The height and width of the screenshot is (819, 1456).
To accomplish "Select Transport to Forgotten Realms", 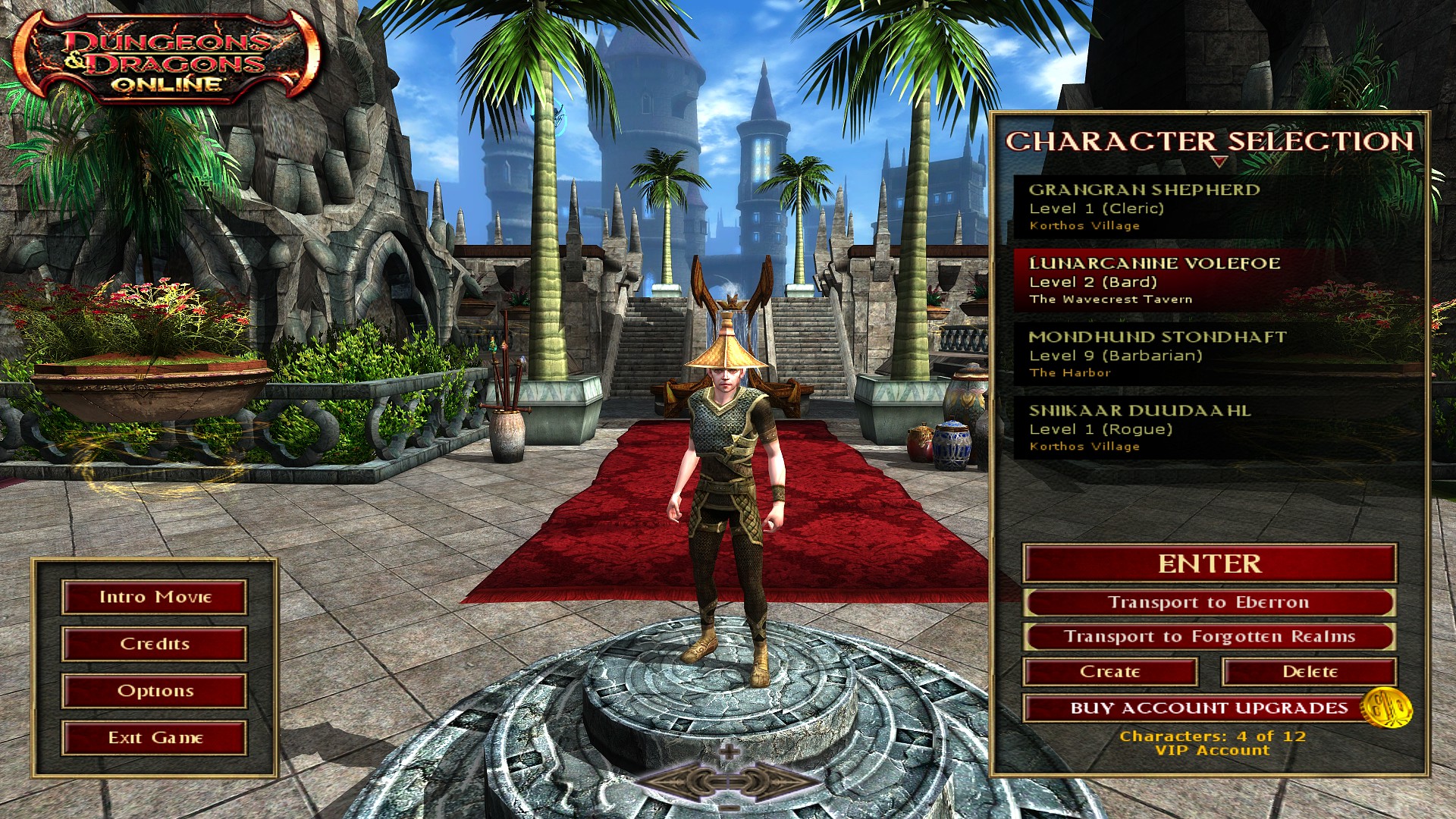I will click(x=1210, y=637).
